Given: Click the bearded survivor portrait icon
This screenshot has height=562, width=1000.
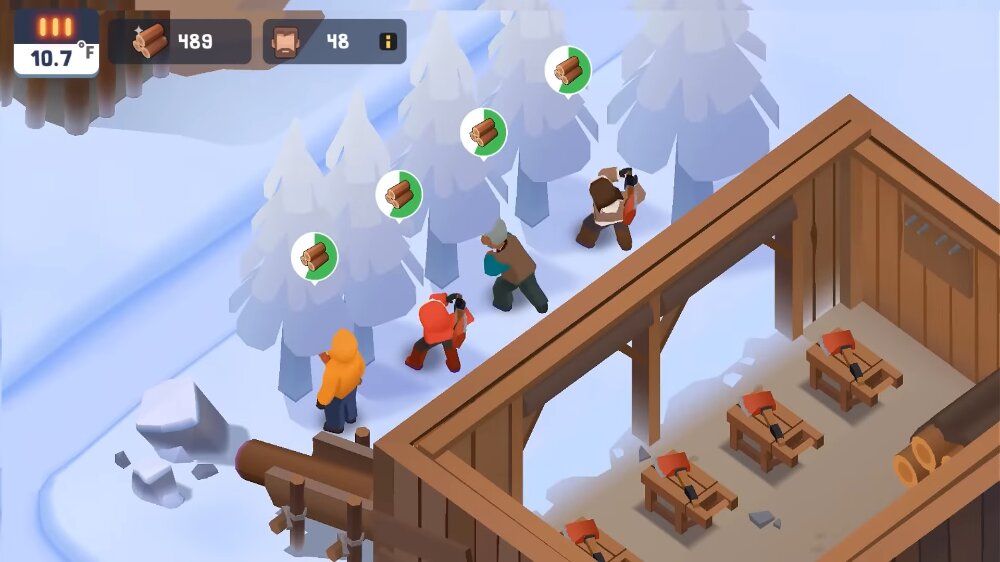Looking at the screenshot, I should (288, 42).
